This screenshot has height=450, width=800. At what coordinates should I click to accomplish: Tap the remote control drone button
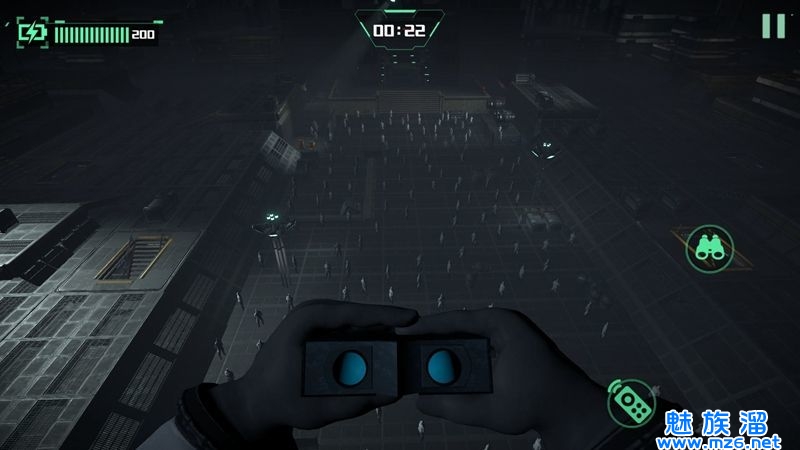[631, 403]
